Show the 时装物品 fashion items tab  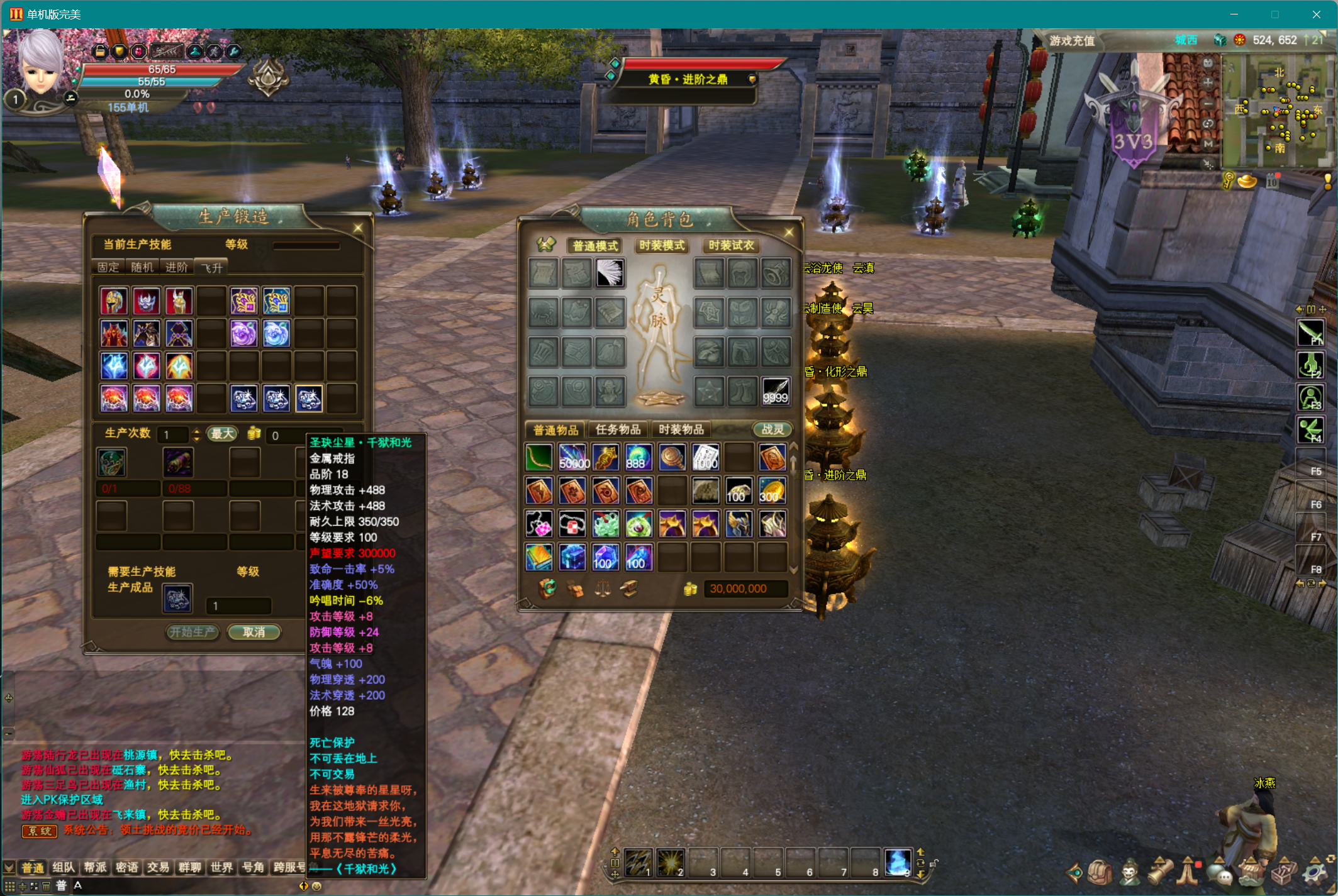pyautogui.click(x=681, y=429)
